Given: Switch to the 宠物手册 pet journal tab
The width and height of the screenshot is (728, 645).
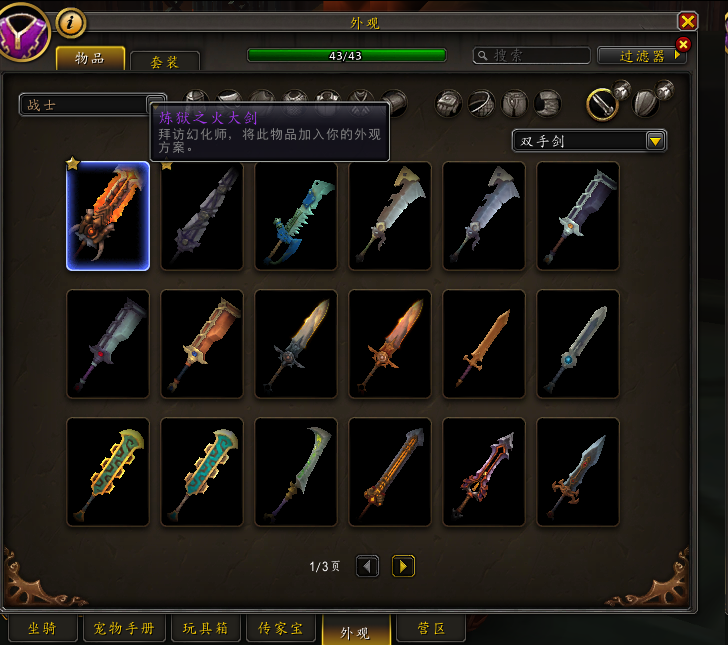Looking at the screenshot, I should tap(124, 630).
